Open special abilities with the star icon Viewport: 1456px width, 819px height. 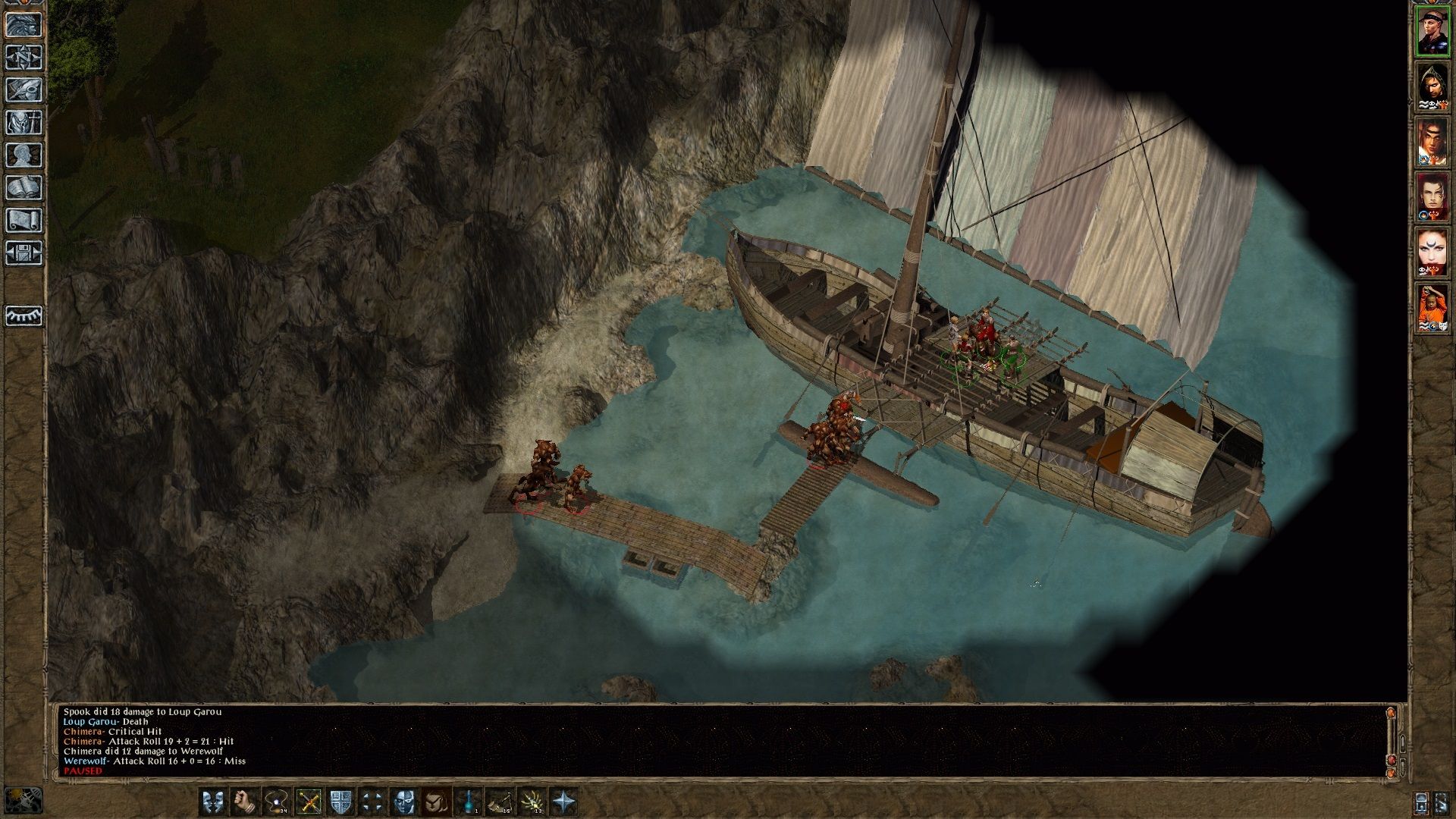tap(565, 802)
